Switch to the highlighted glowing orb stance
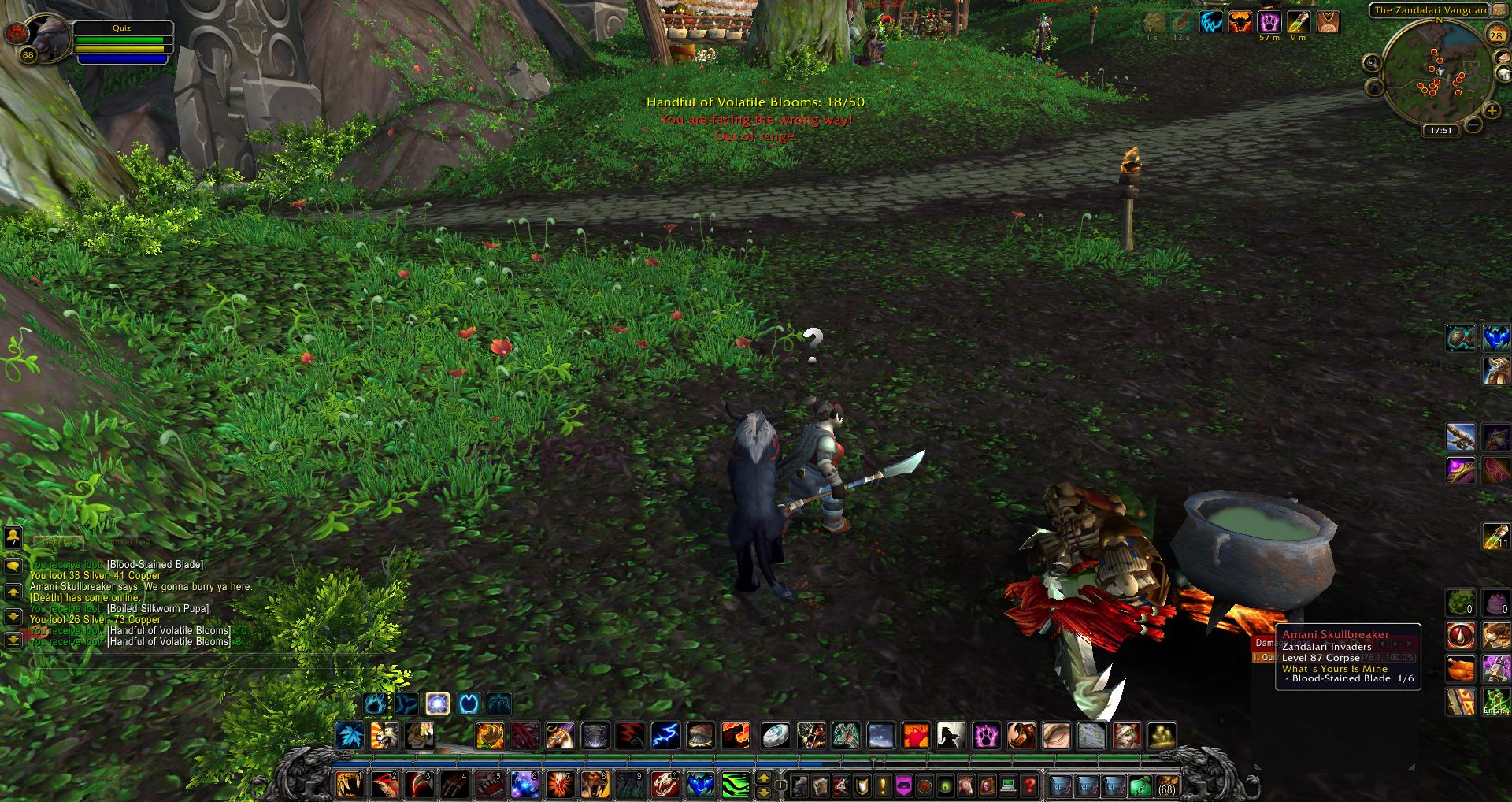 coord(438,703)
